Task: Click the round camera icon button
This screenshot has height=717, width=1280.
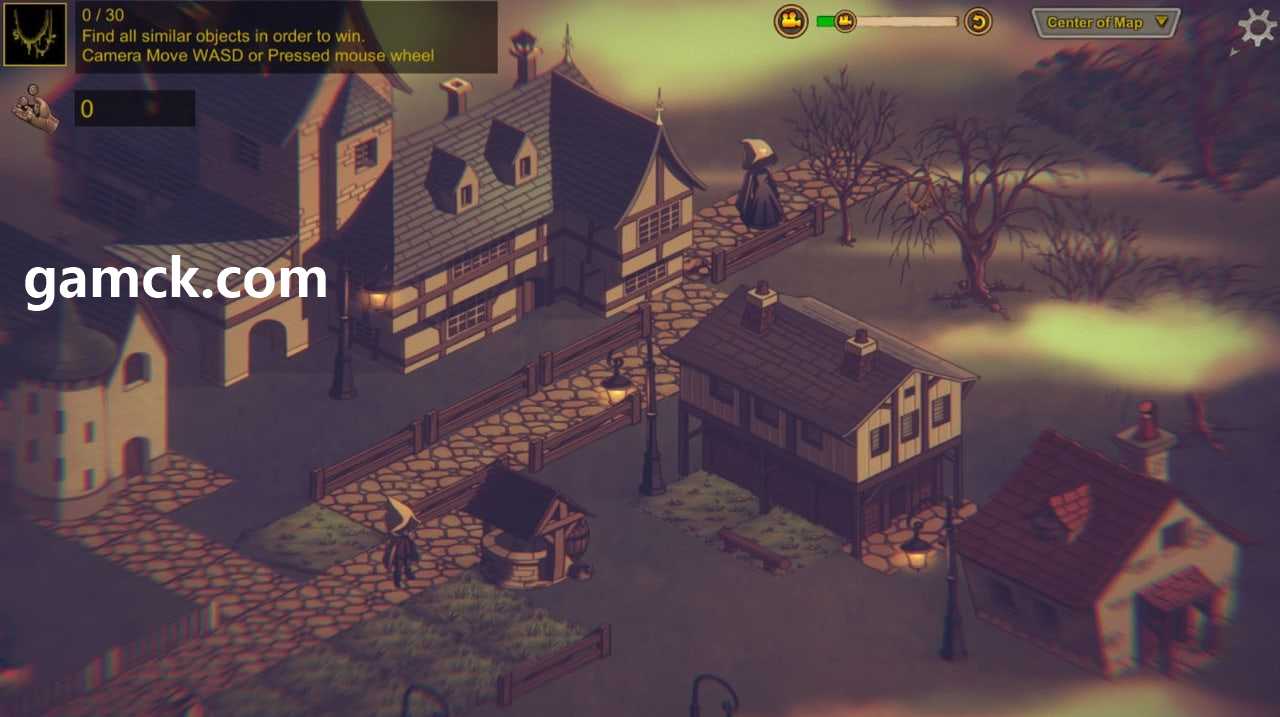Action: (x=791, y=21)
